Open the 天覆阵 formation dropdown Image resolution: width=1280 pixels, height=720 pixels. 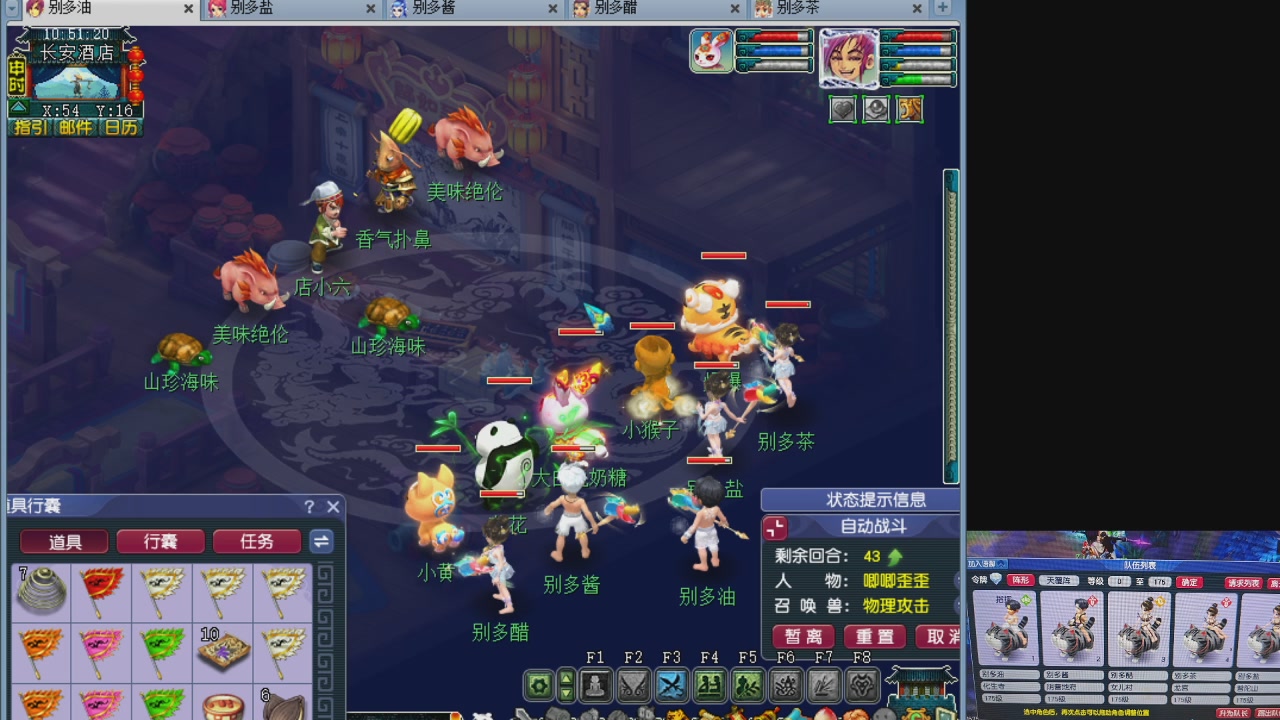(1059, 581)
